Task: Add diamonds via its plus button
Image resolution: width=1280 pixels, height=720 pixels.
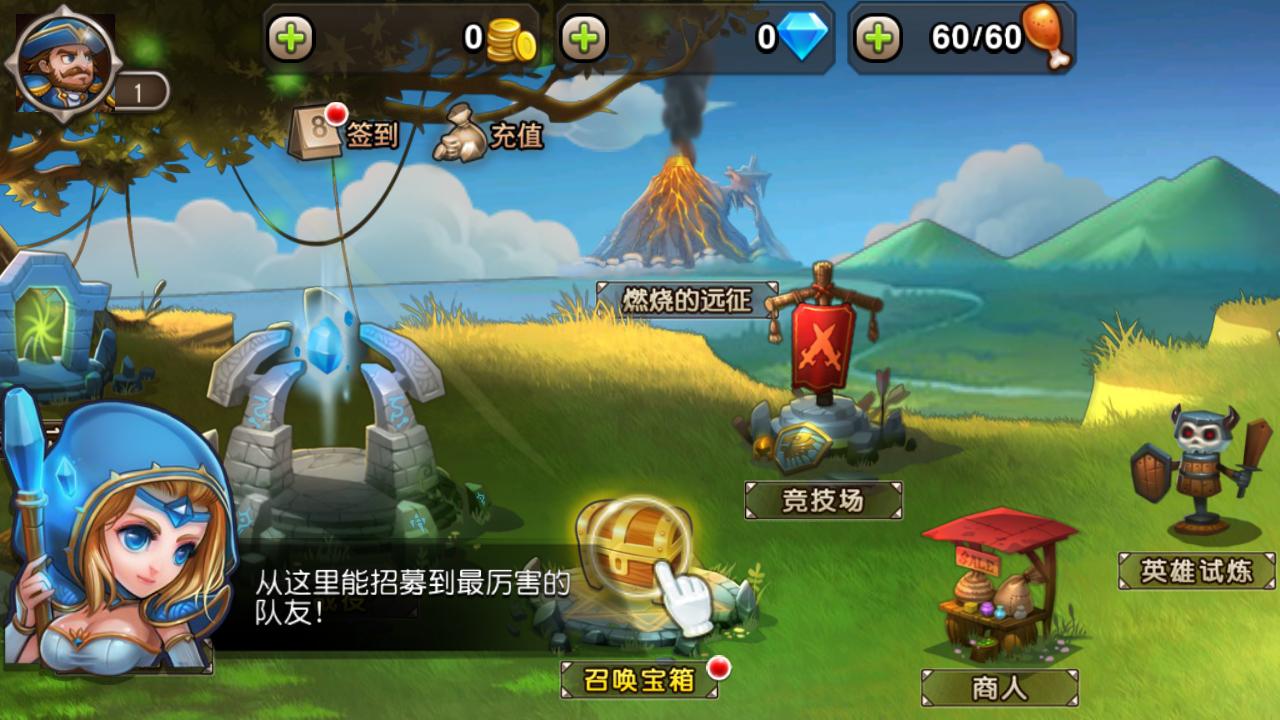Action: 584,37
